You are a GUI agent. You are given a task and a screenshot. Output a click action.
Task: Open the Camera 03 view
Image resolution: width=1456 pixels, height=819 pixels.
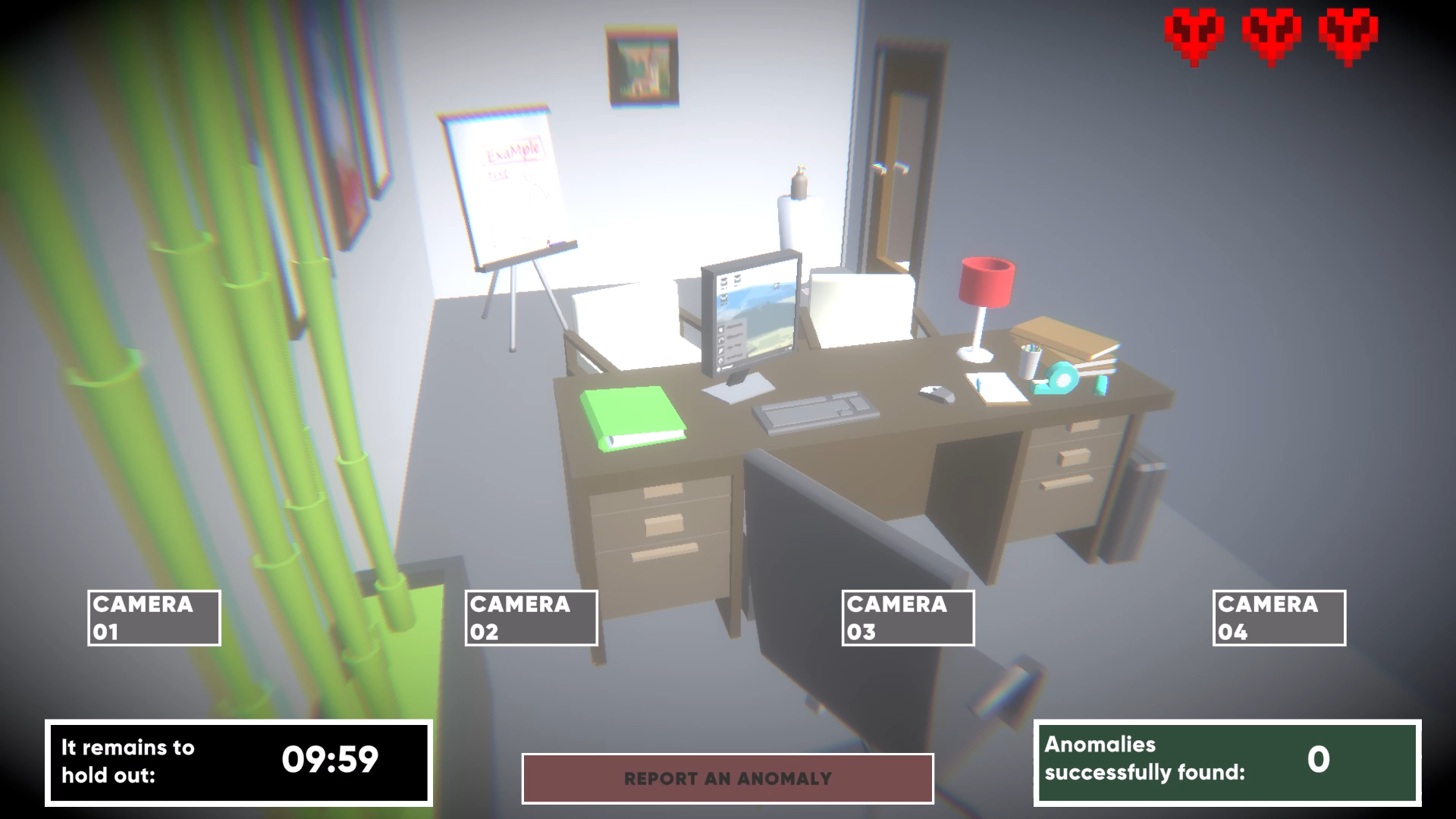tap(907, 617)
